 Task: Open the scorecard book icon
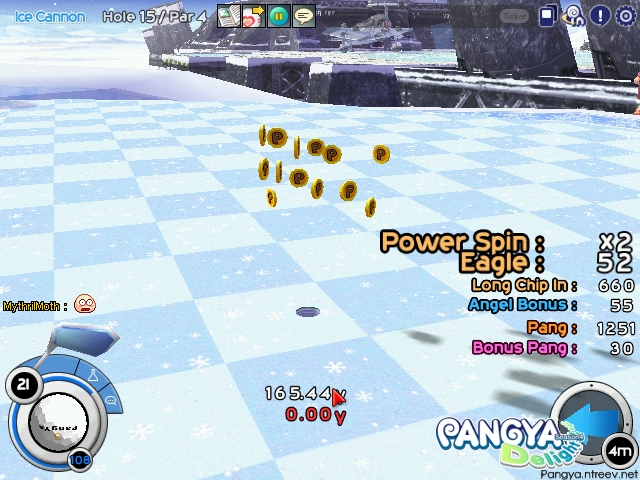point(229,16)
